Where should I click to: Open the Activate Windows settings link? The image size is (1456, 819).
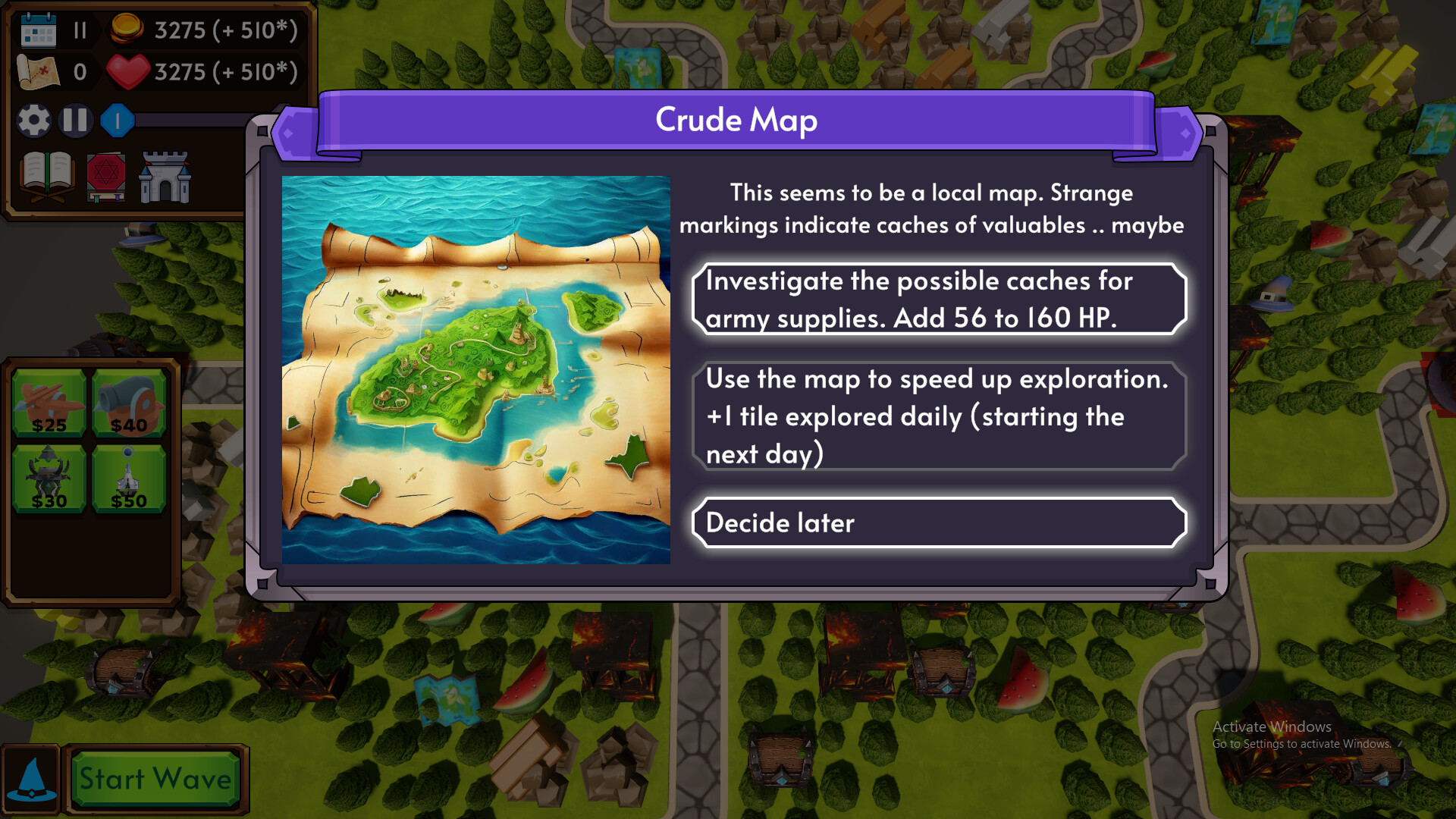[1304, 745]
